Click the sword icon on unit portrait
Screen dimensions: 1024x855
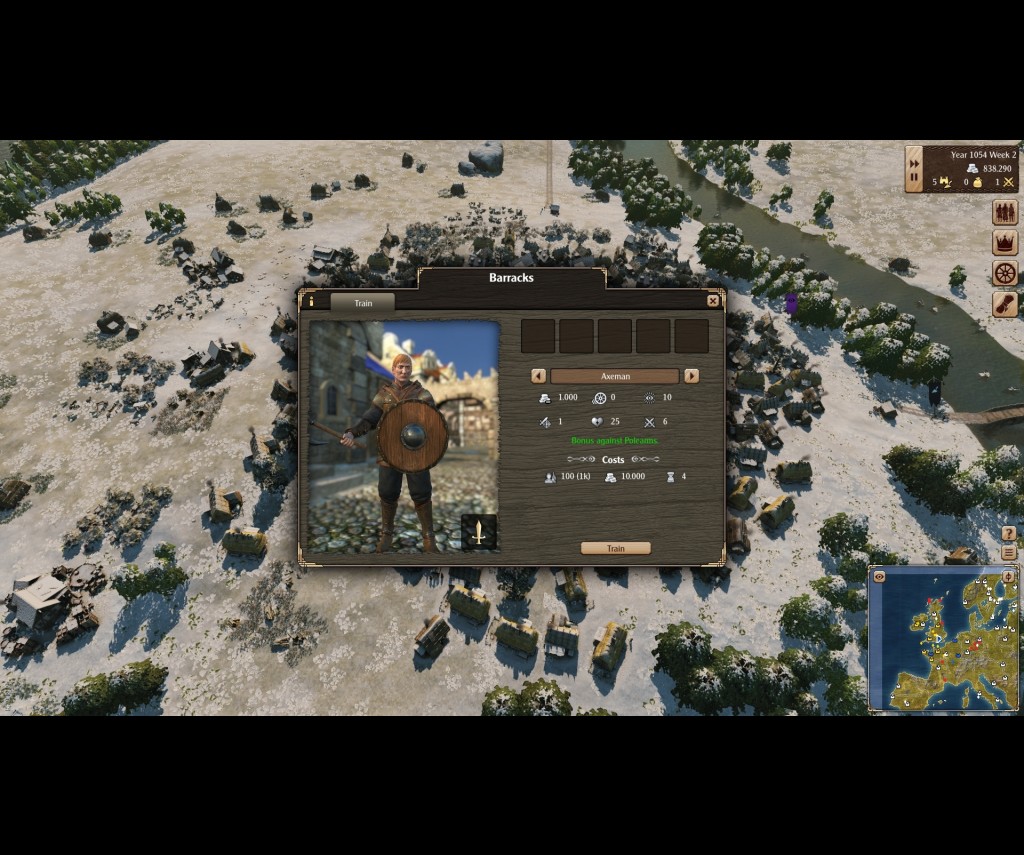pyautogui.click(x=479, y=531)
